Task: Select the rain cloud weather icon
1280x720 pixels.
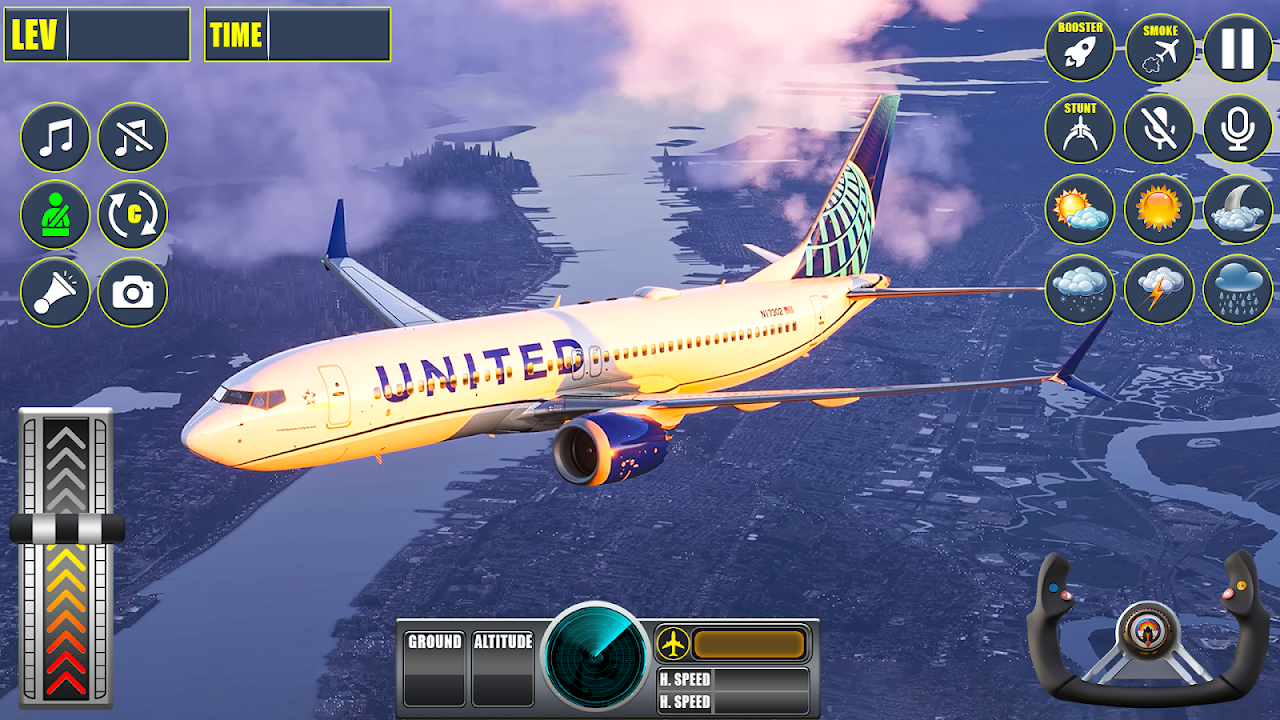Action: point(1238,289)
